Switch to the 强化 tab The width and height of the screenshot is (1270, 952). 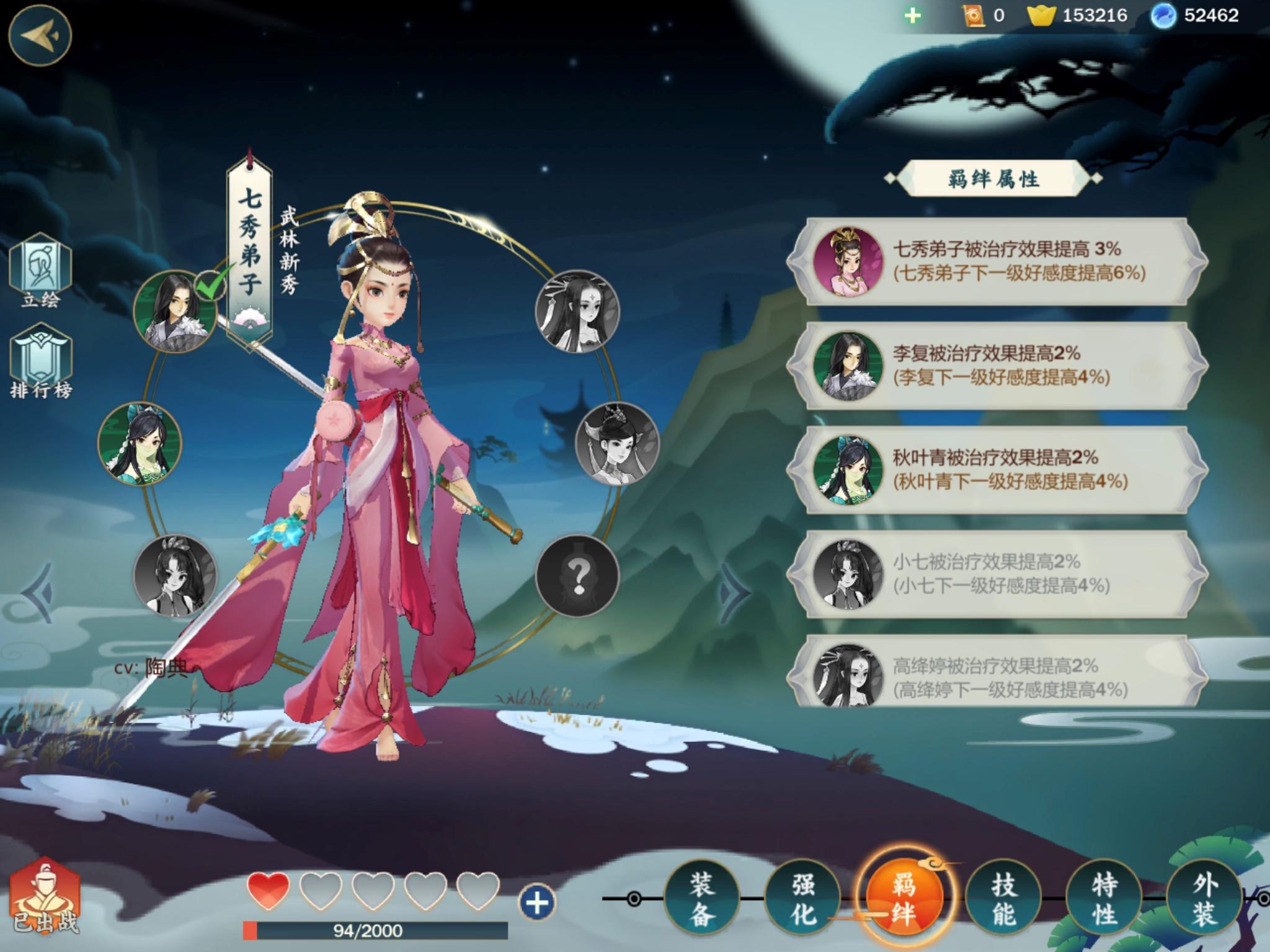(x=802, y=898)
